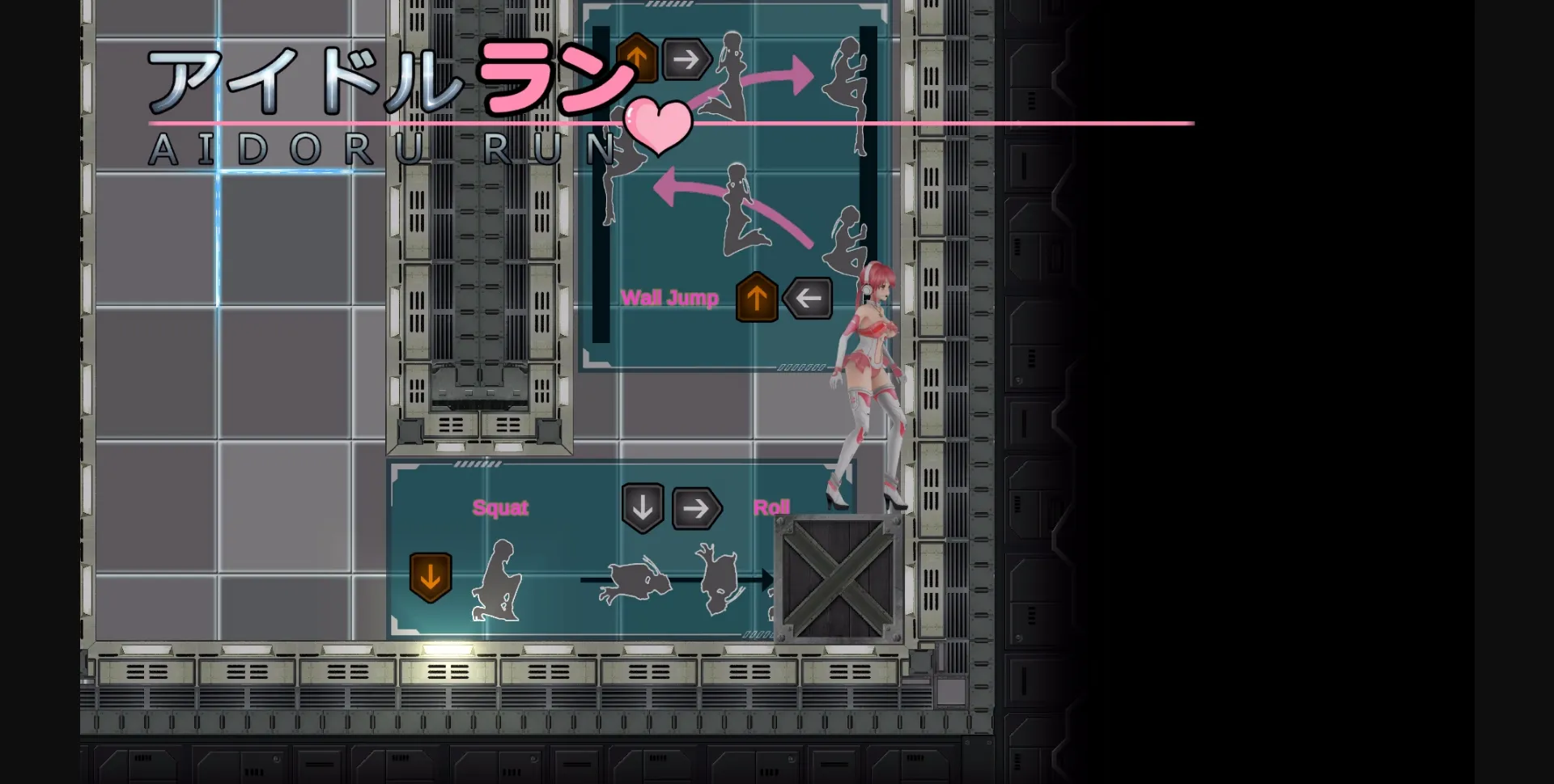Select the left-arrow key icon near Wall Jump
The width and height of the screenshot is (1554, 784).
806,298
